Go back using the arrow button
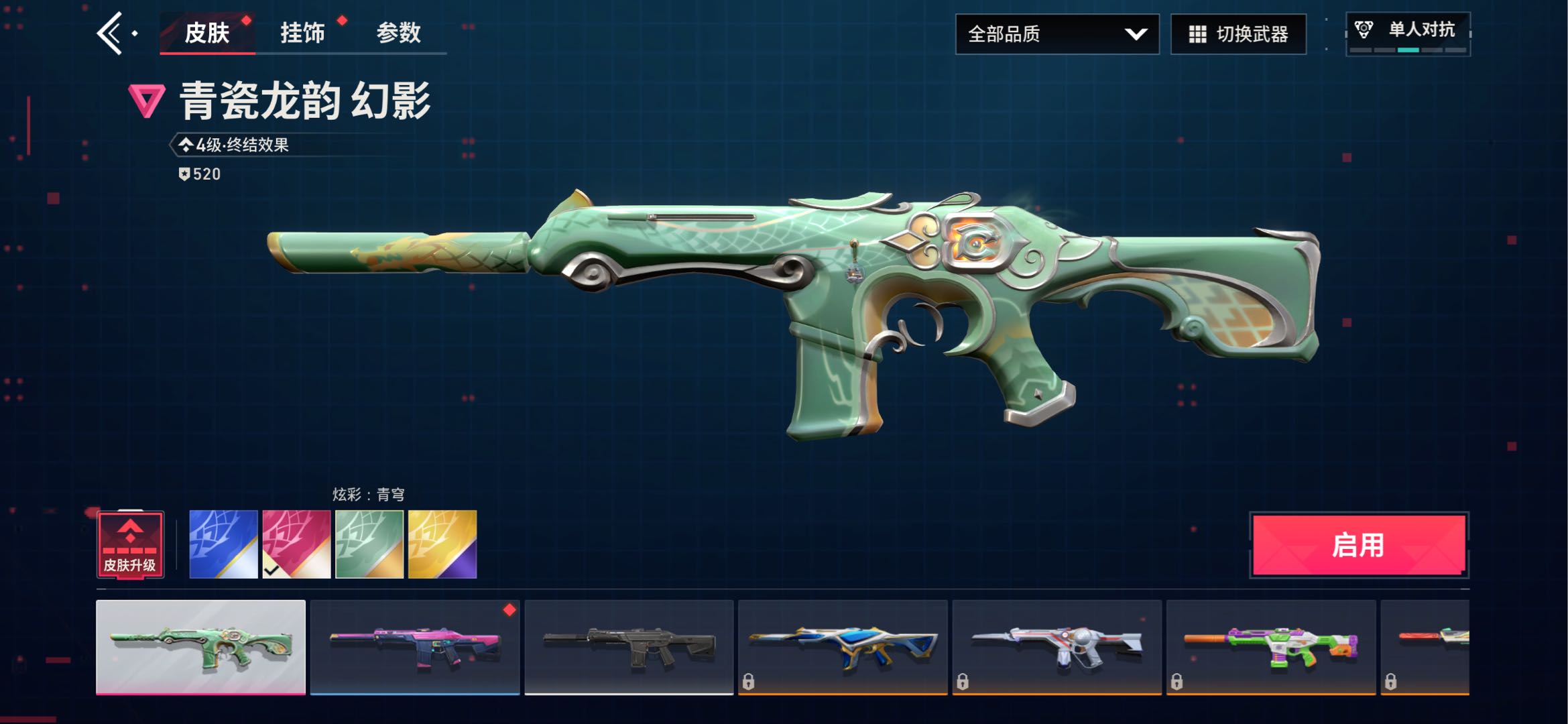This screenshot has height=724, width=1568. coord(111,33)
